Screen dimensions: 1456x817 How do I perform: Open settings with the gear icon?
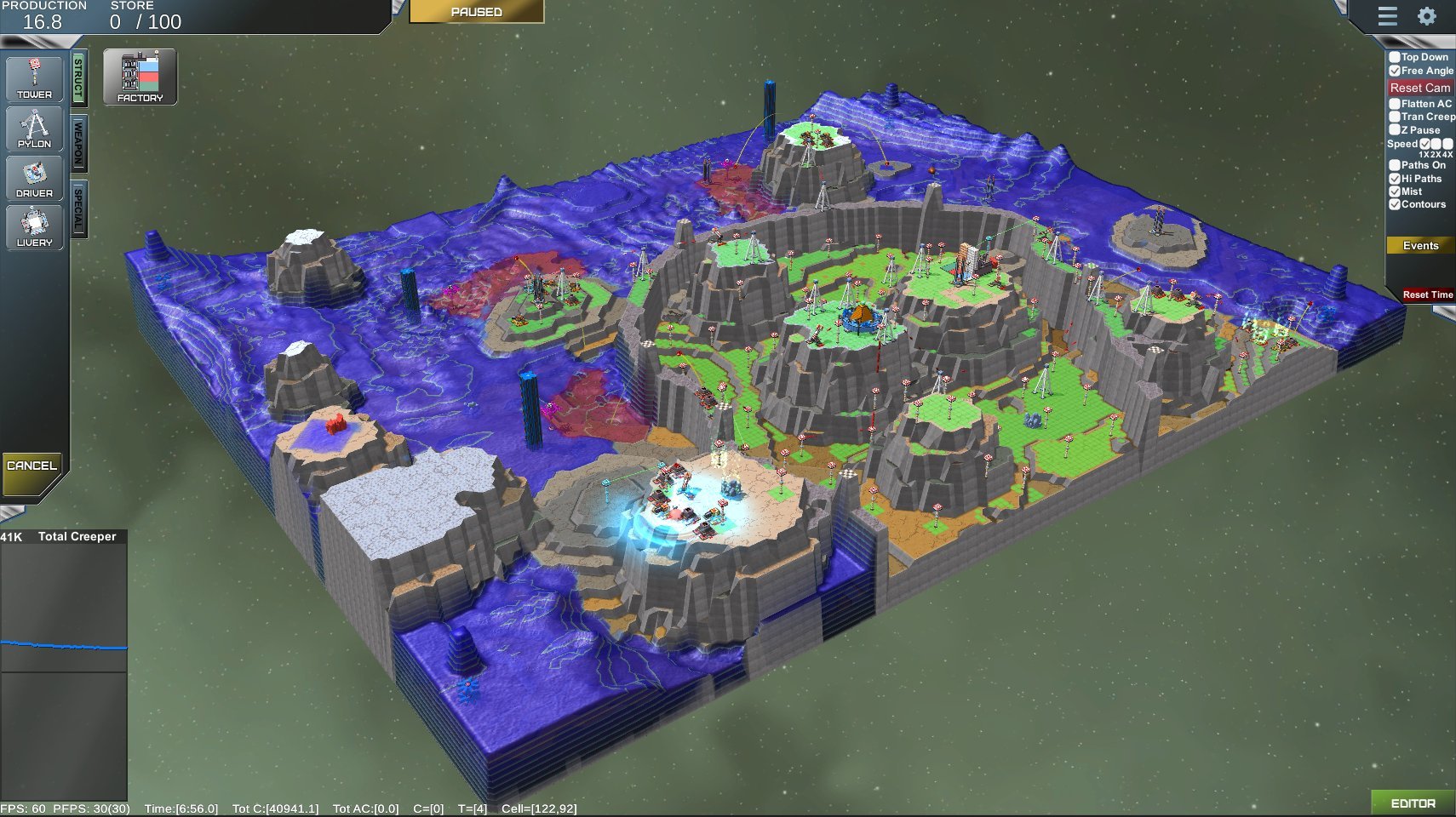pyautogui.click(x=1427, y=16)
